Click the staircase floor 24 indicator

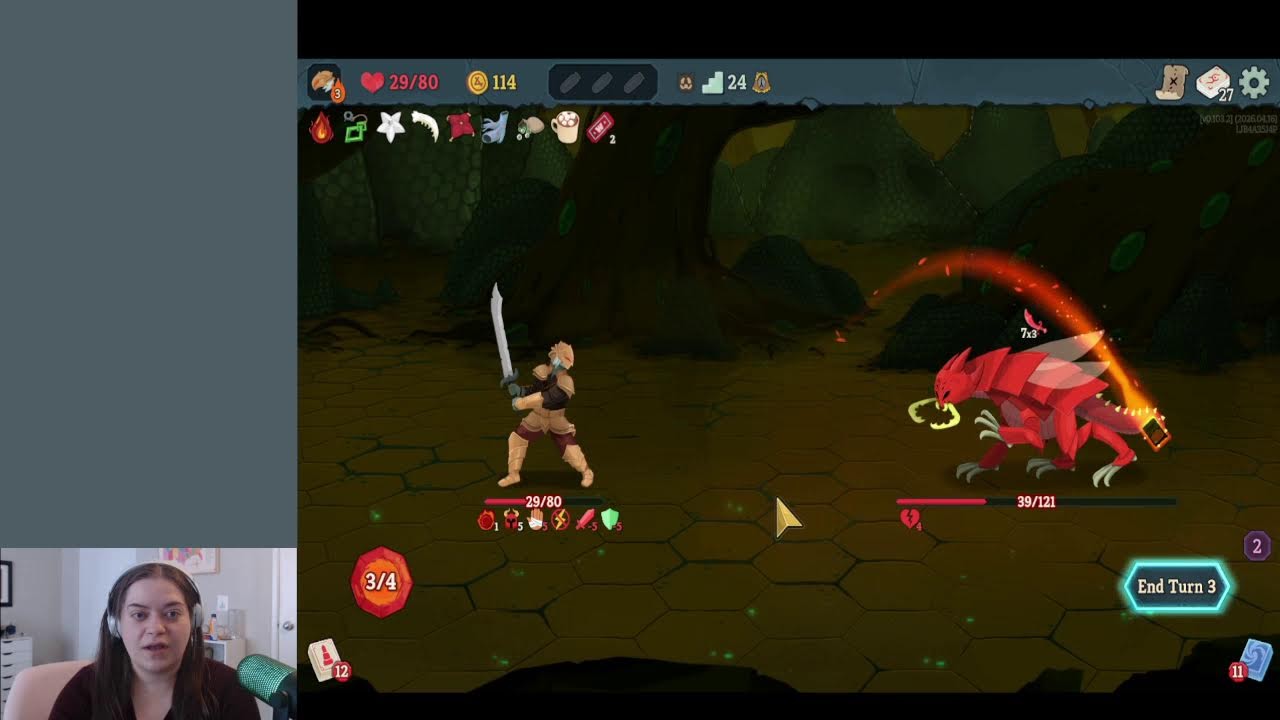713,82
